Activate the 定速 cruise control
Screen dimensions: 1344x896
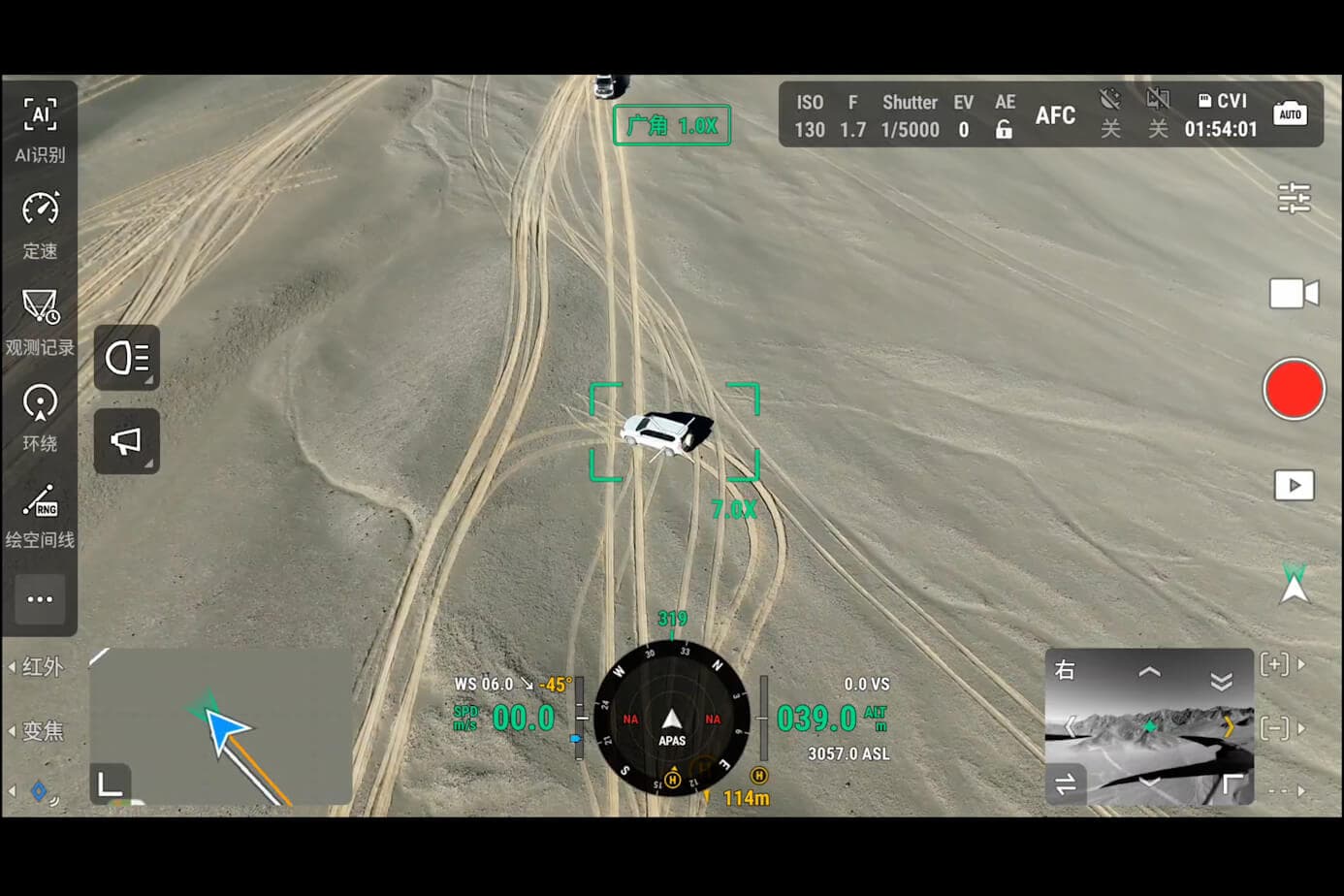40,224
